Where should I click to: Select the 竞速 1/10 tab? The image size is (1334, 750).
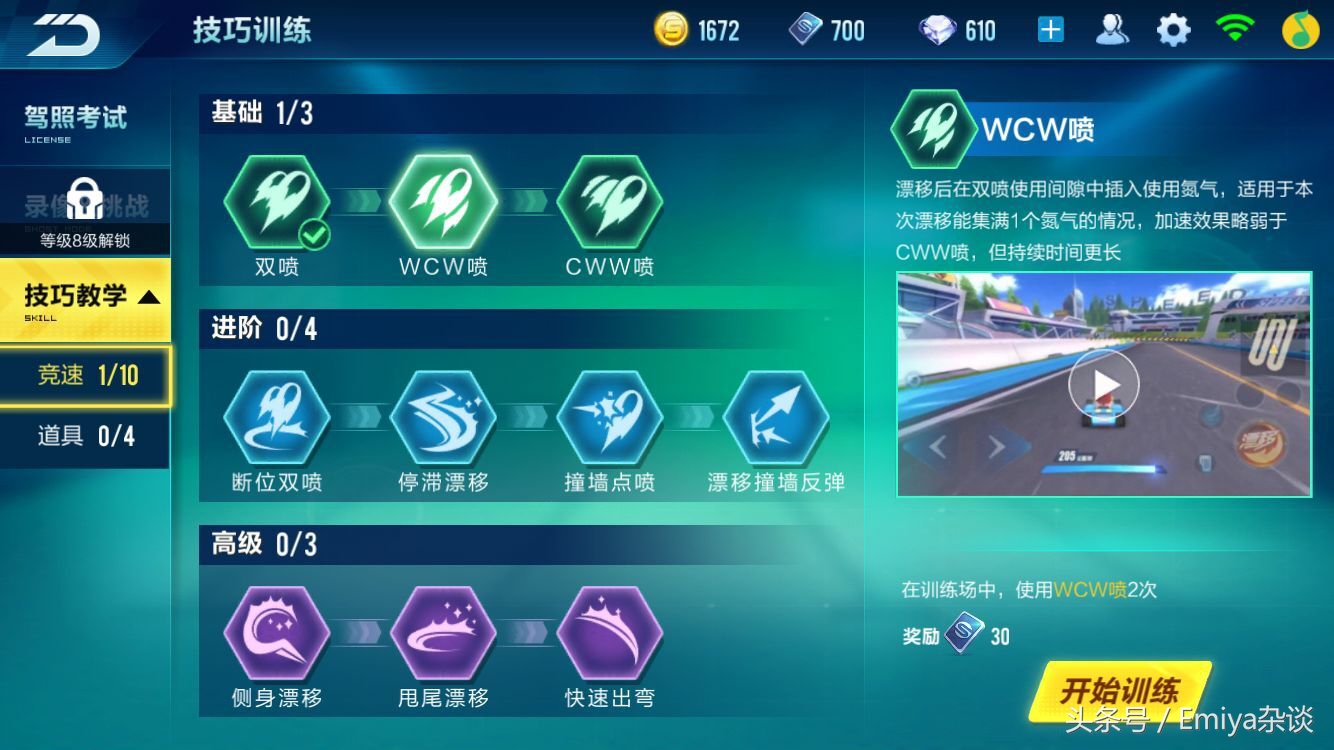pos(86,375)
